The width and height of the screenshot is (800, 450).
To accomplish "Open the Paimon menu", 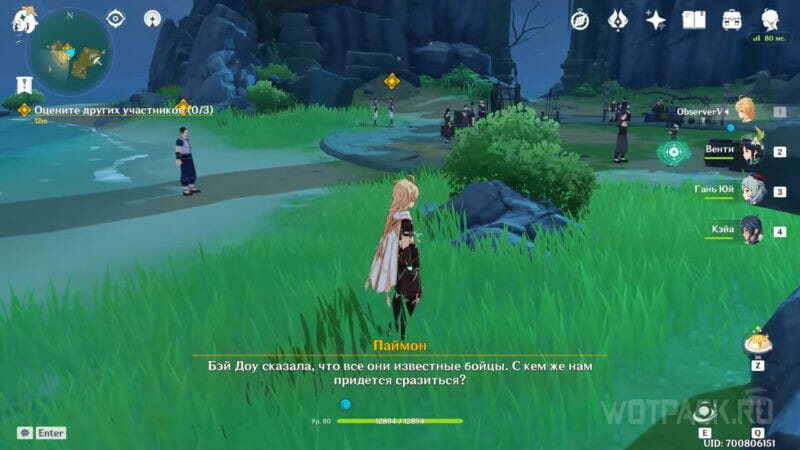I will [24, 19].
